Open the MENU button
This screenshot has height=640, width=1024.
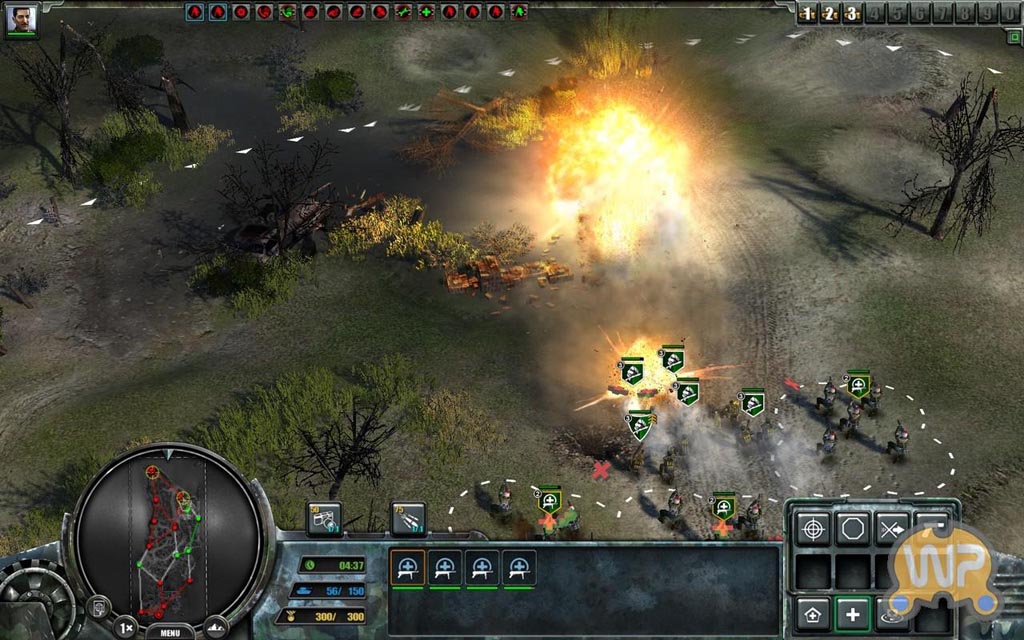pos(169,631)
